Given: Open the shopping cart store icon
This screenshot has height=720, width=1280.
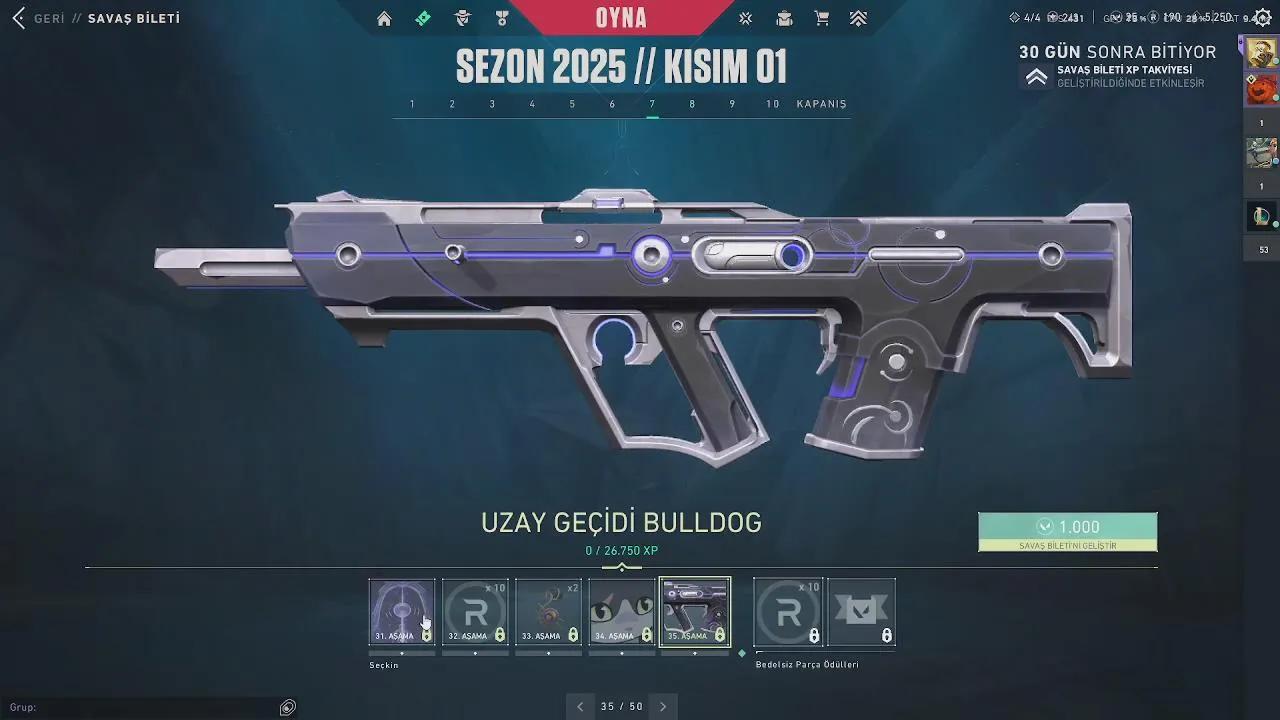Looking at the screenshot, I should [821, 18].
